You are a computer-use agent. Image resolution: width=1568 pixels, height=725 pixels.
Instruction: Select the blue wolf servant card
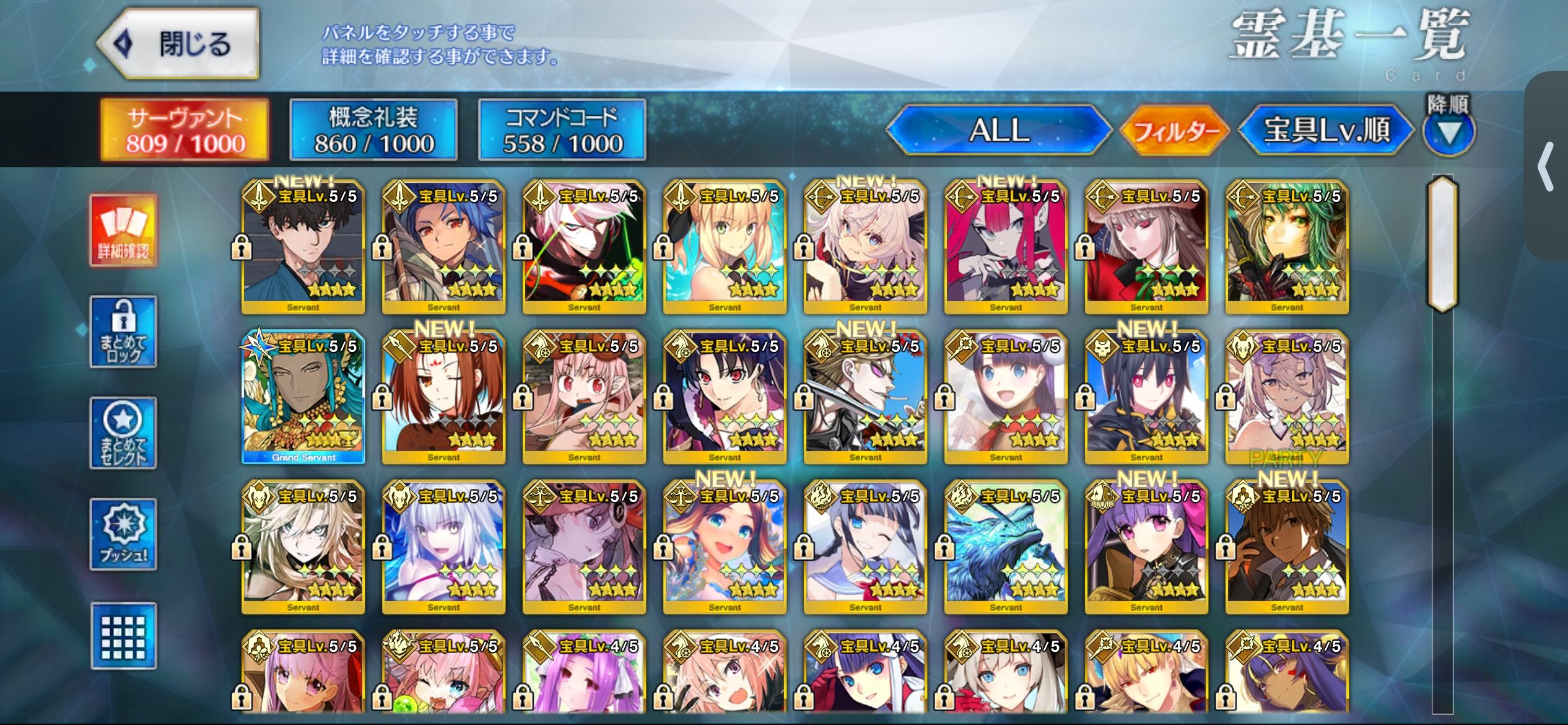(1006, 547)
